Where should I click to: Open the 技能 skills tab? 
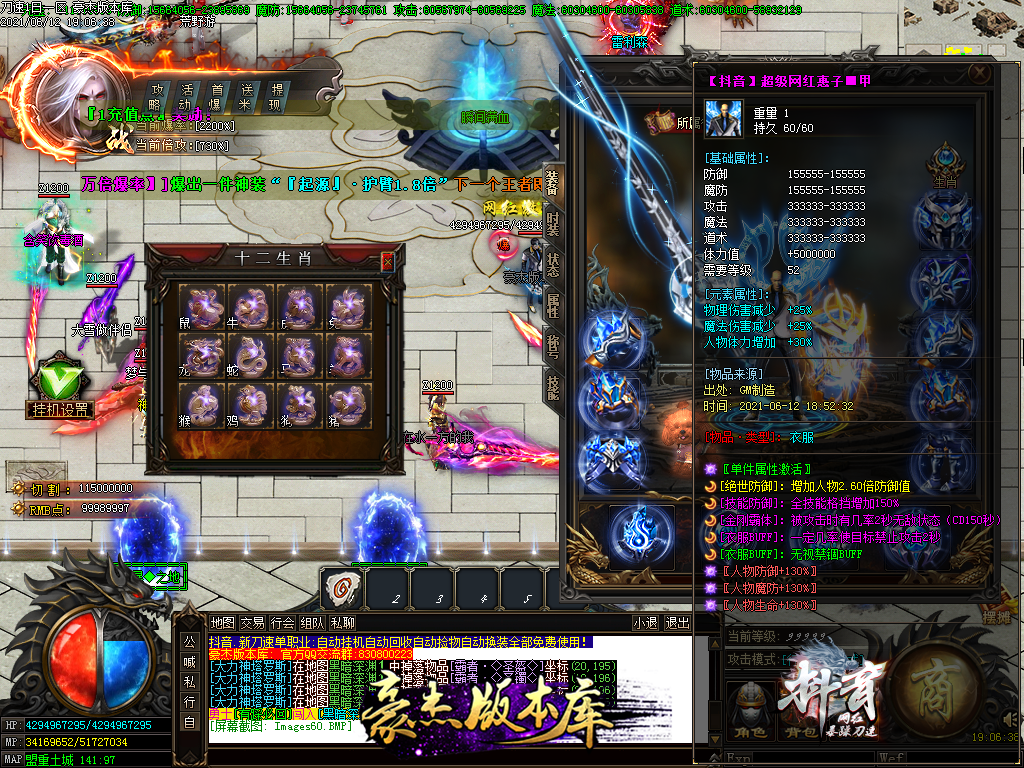coord(553,386)
